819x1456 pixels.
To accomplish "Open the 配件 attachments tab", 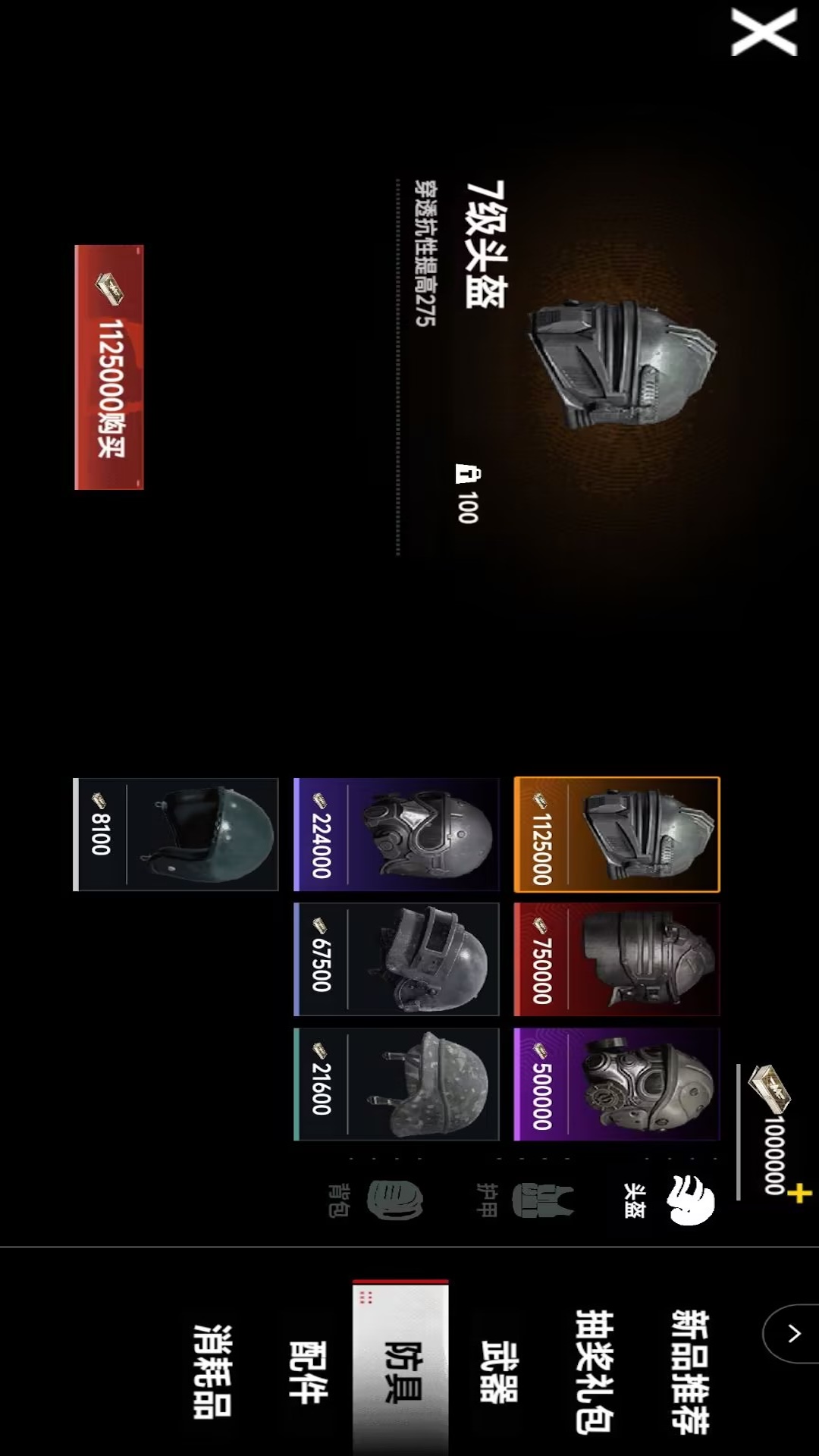I will [307, 1371].
